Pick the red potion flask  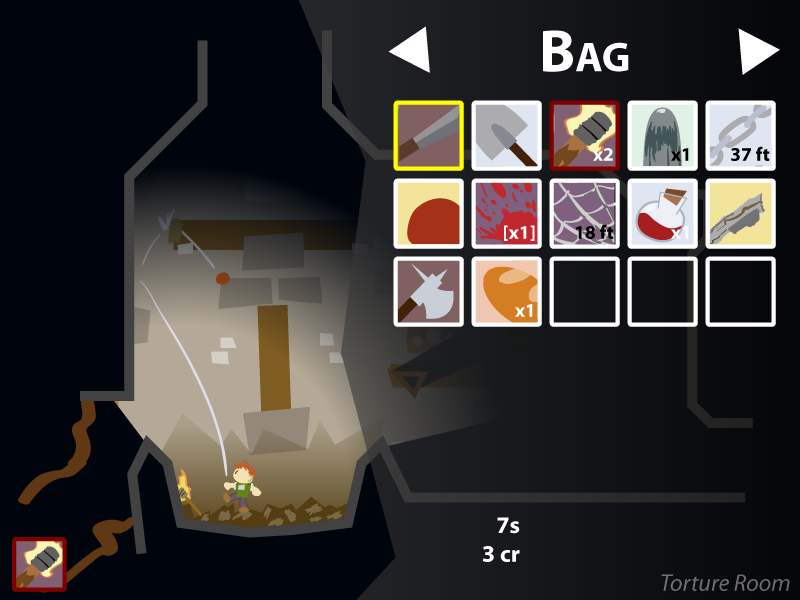662,213
